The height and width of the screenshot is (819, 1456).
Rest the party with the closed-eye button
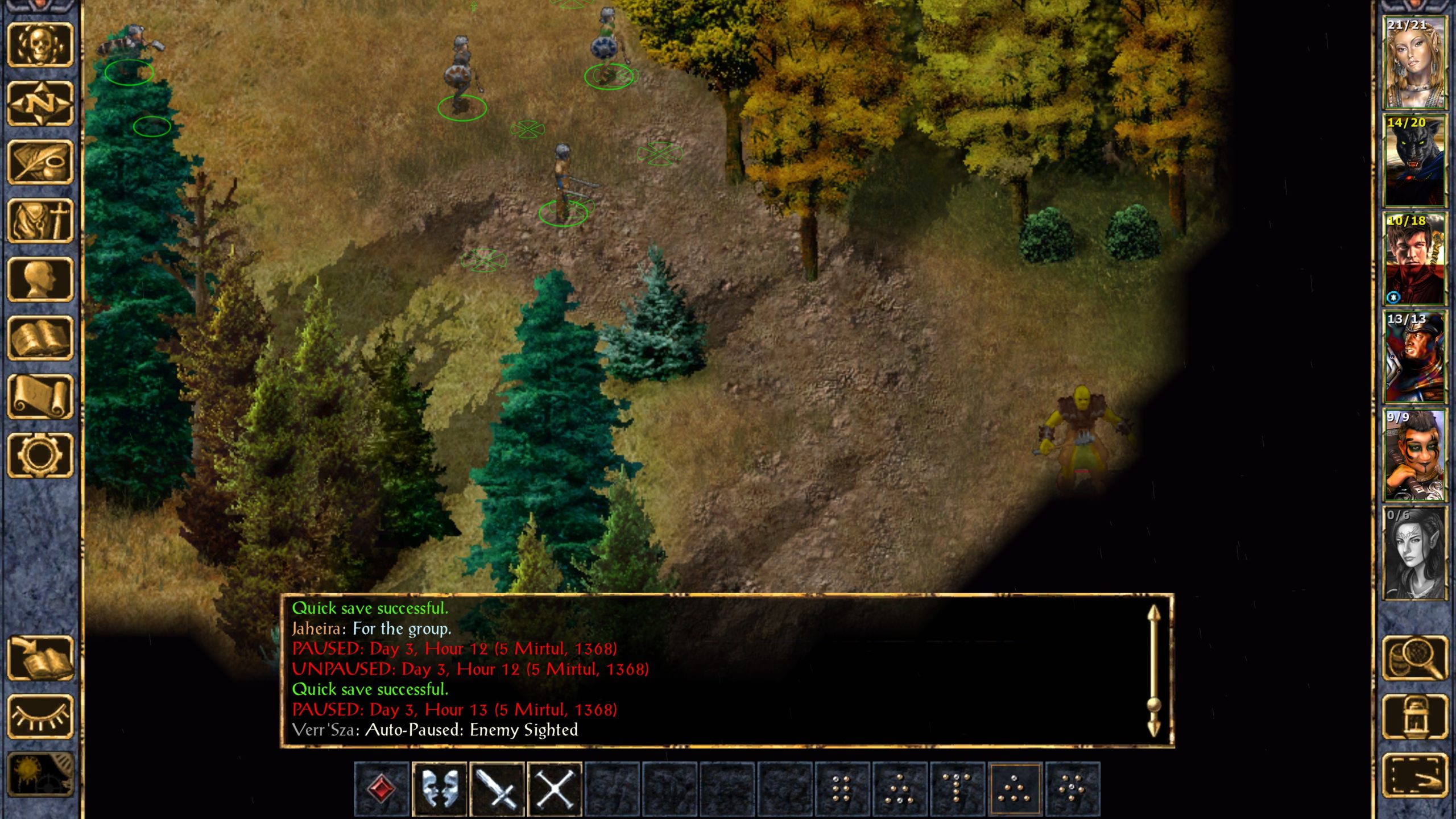point(40,717)
